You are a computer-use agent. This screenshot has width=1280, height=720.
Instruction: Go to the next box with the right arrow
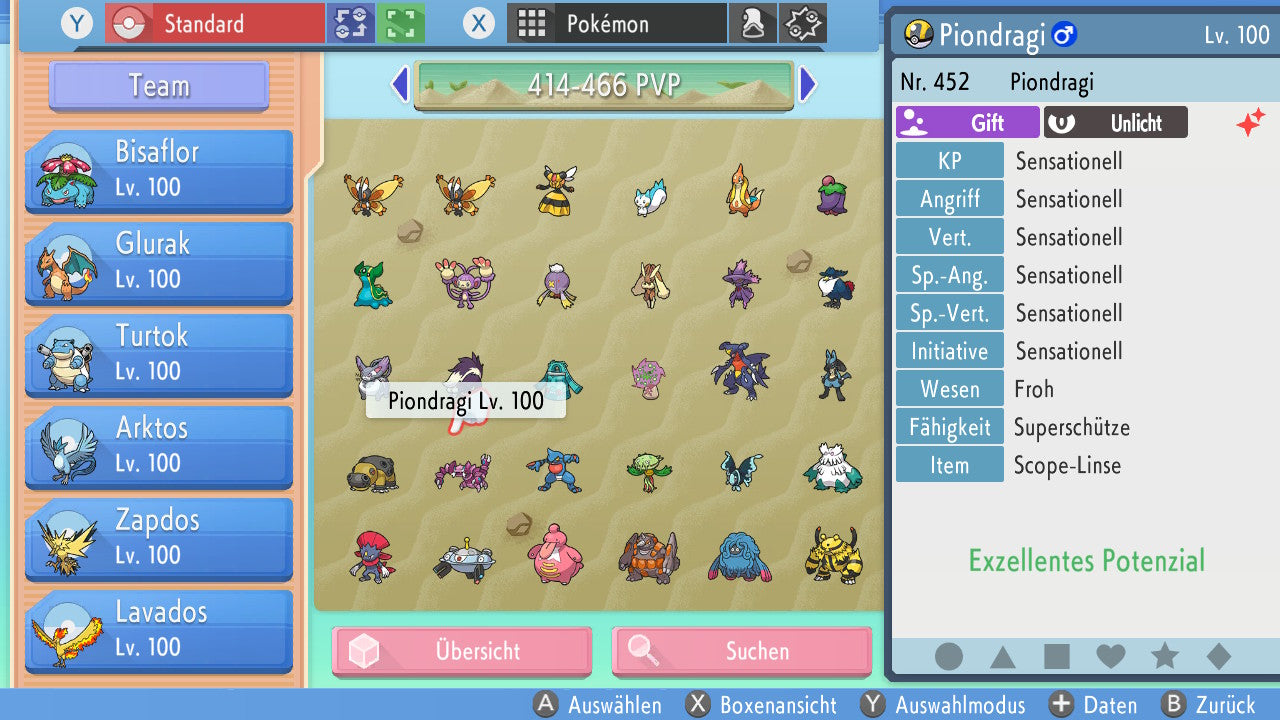(809, 86)
